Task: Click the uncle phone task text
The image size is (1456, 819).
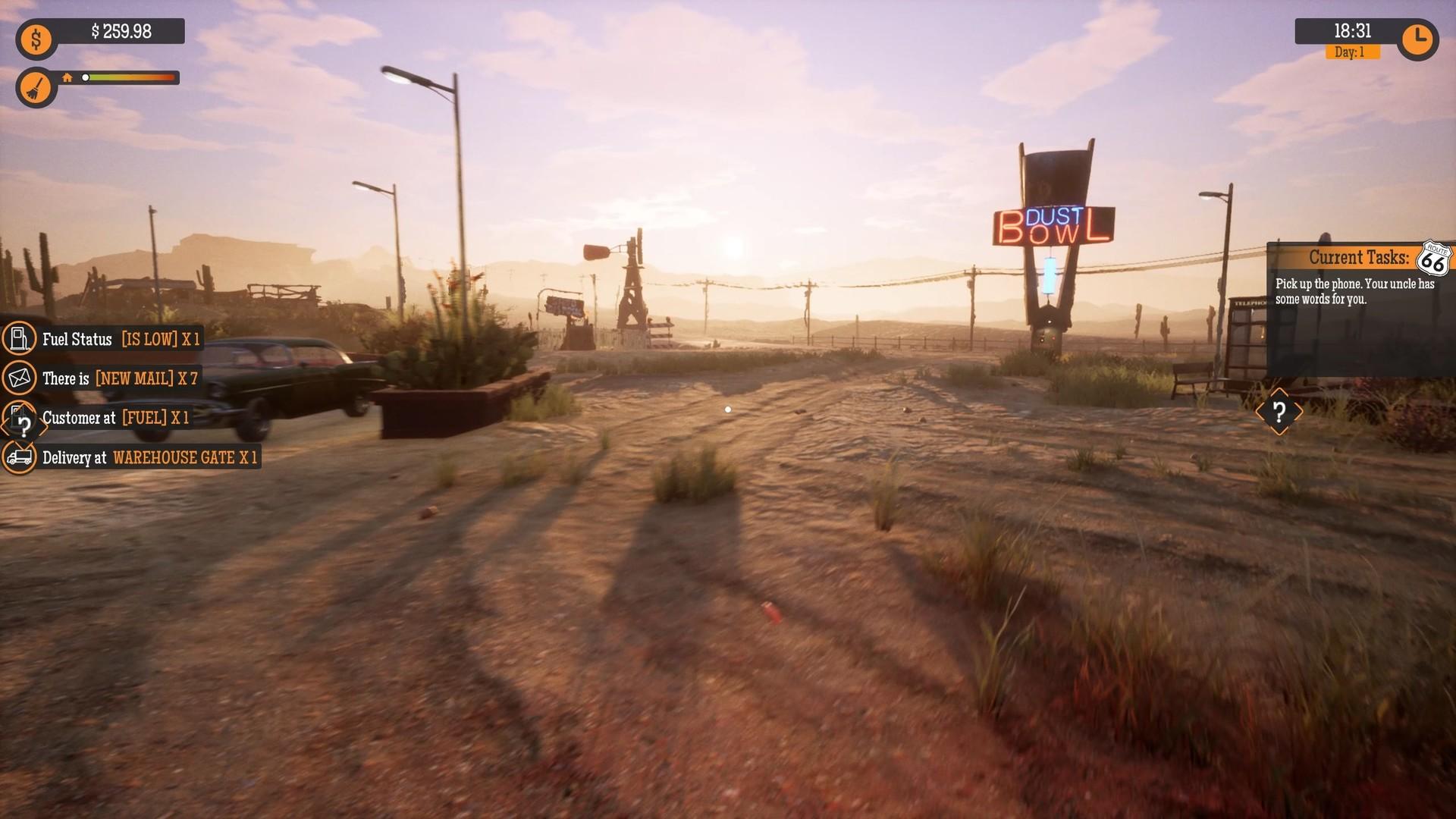Action: (1356, 290)
